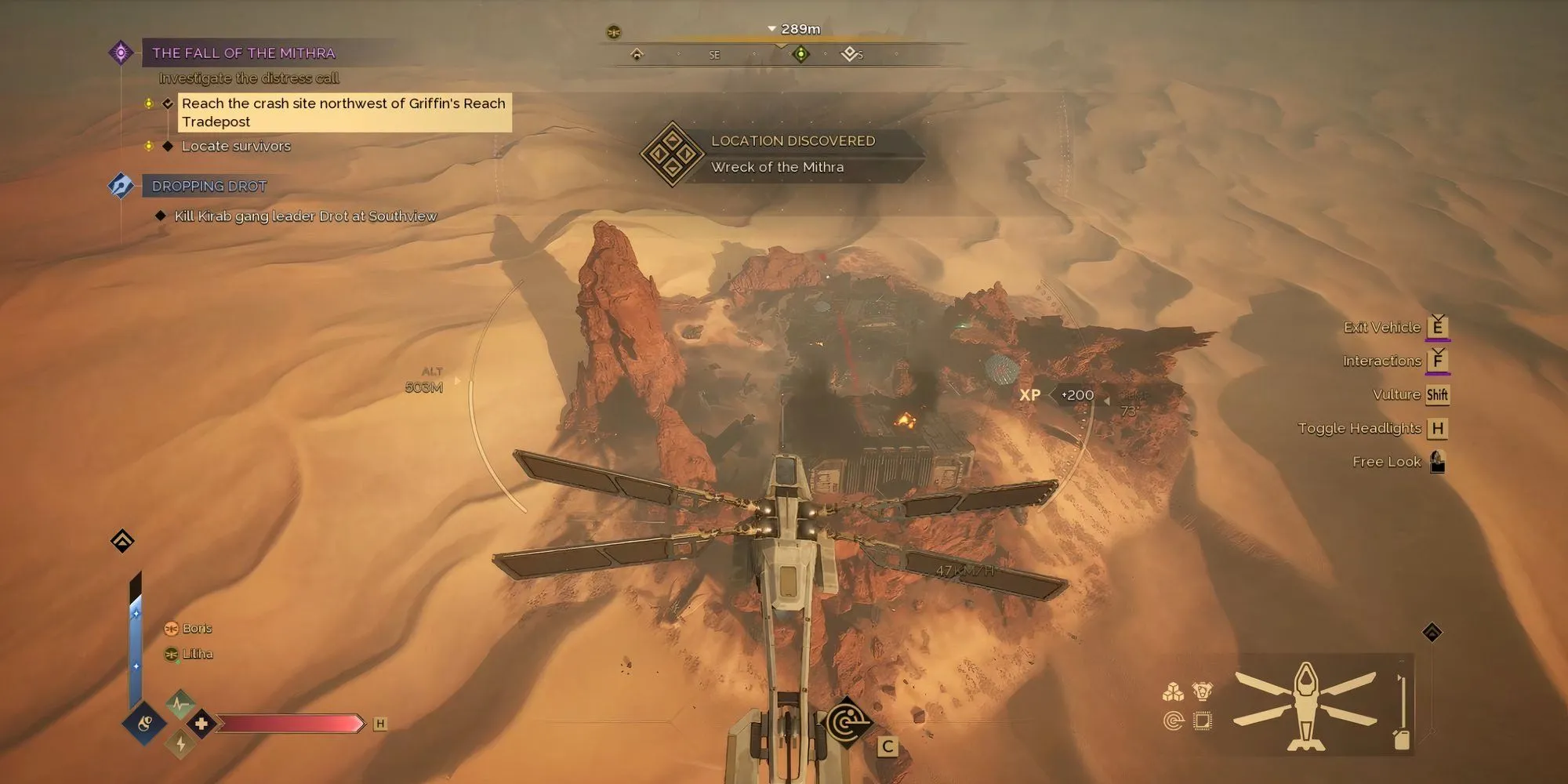Click the vehicle fuel canister gauge

coord(1402,739)
